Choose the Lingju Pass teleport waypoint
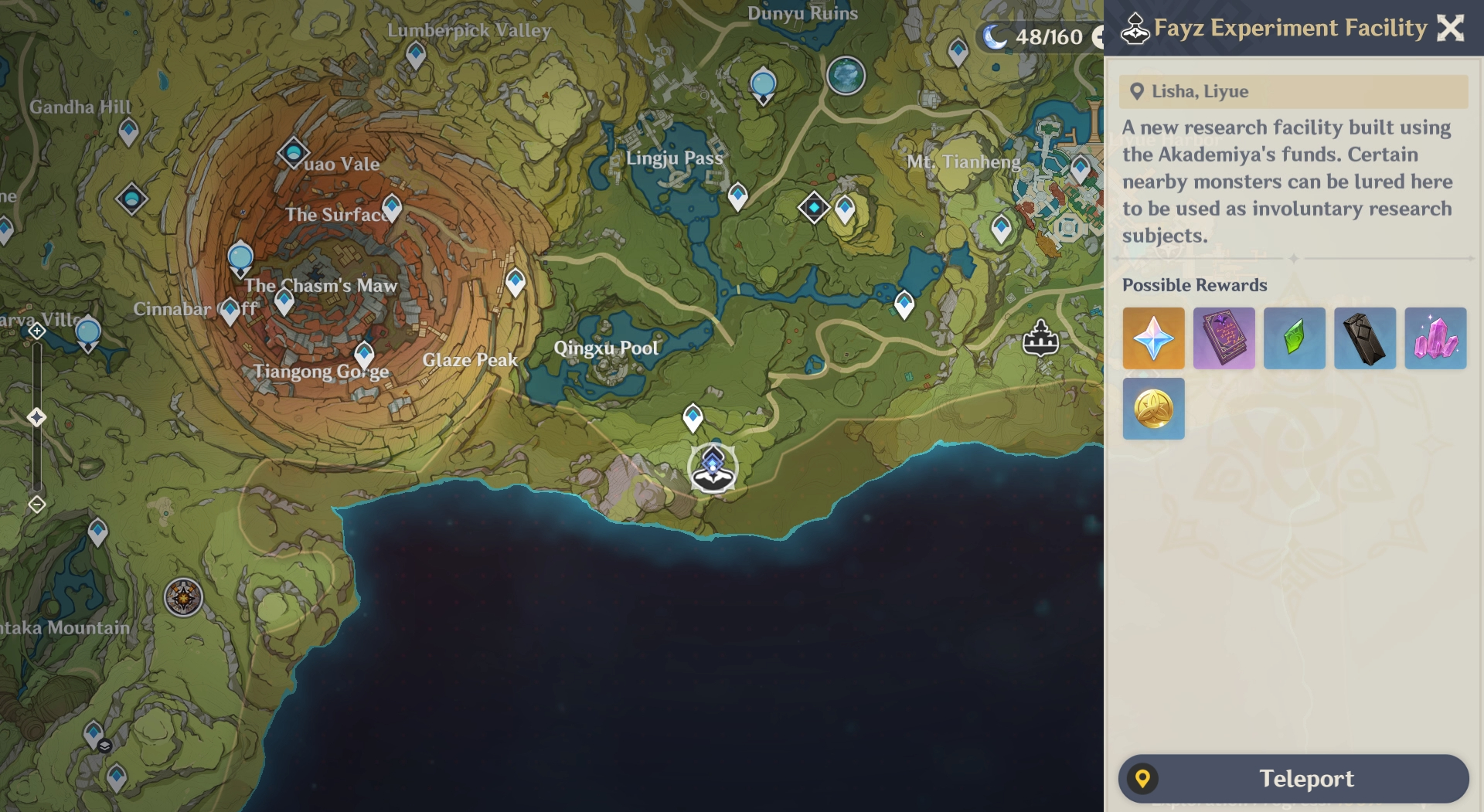The image size is (1484, 812). 737,195
